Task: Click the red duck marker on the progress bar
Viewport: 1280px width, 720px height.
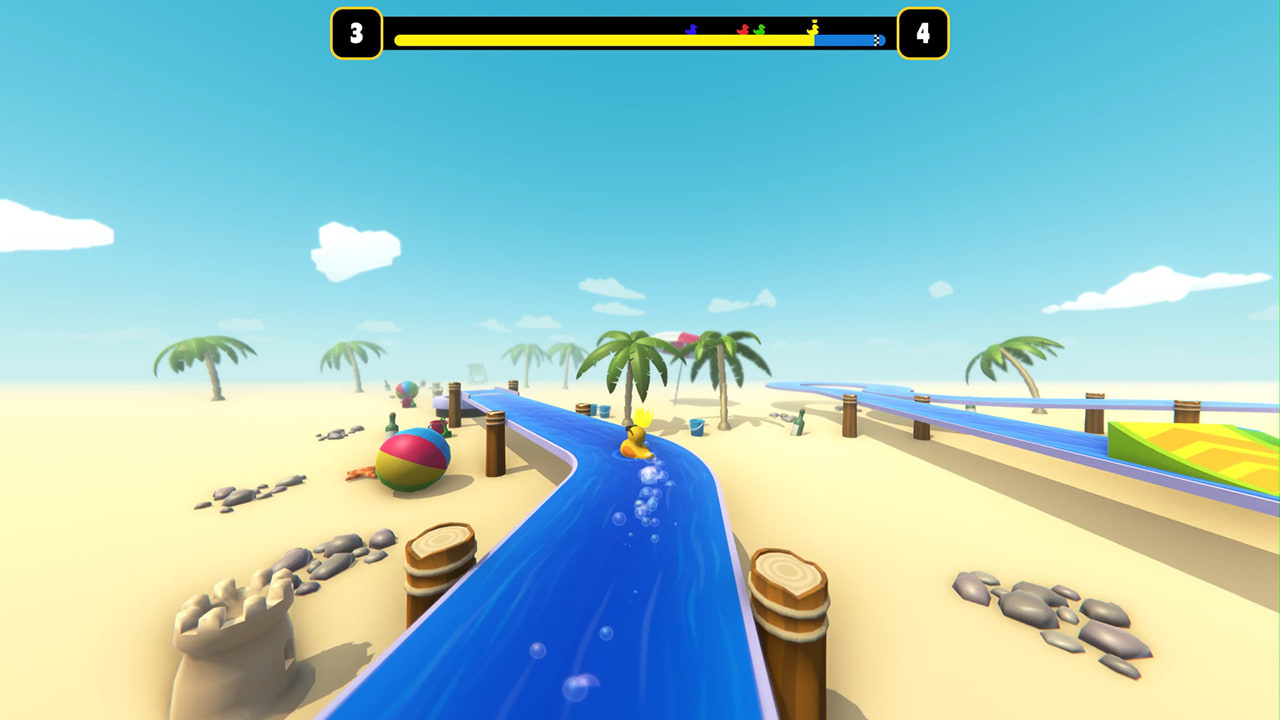Action: 741,28
